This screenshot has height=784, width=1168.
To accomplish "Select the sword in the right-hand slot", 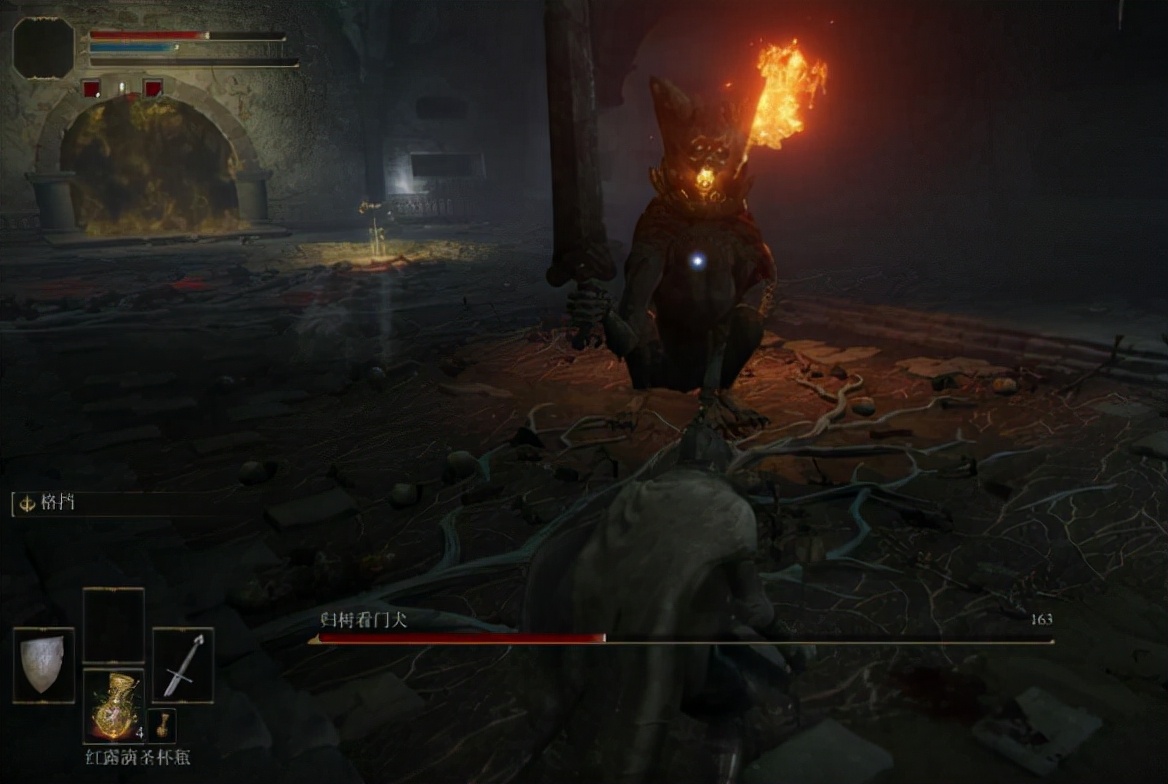I will (x=183, y=665).
